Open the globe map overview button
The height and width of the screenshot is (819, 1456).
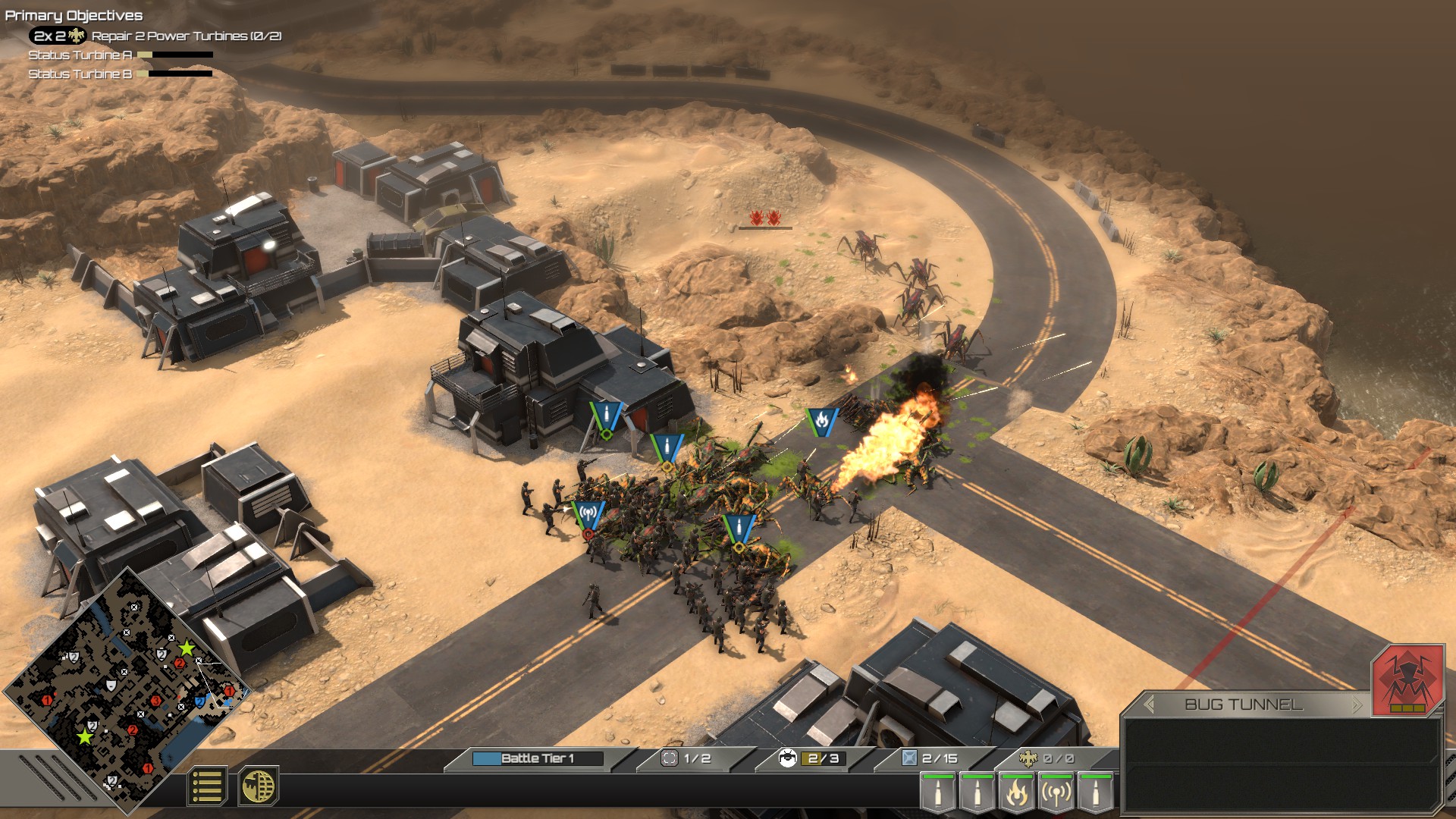tap(258, 786)
